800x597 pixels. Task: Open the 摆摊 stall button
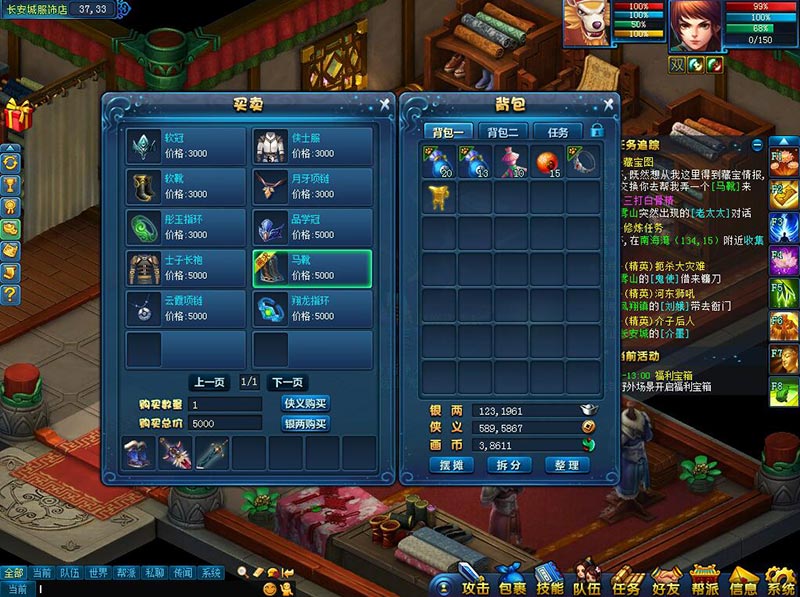click(451, 466)
